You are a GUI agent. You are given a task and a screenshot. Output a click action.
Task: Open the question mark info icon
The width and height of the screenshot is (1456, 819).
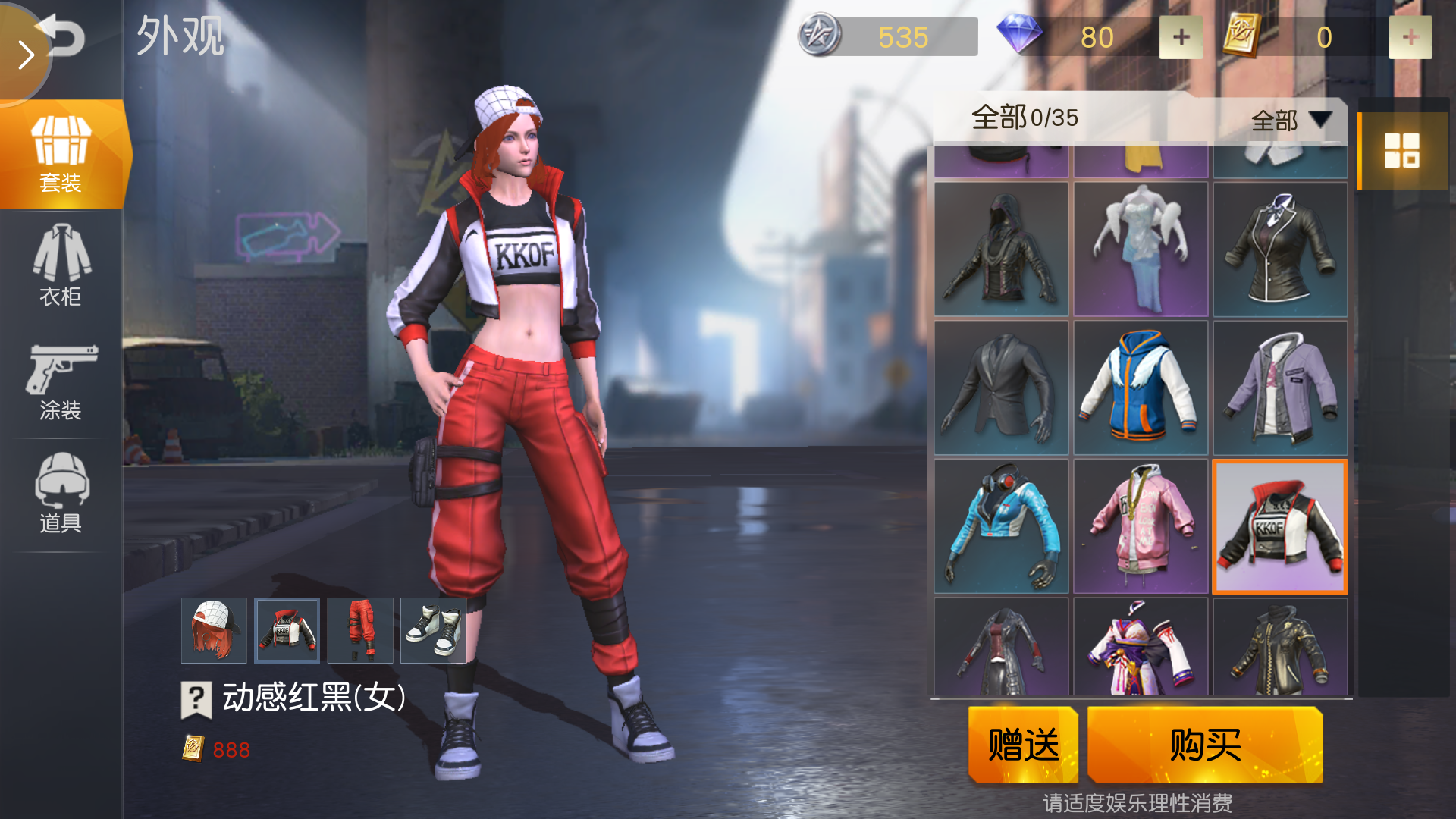coord(196,698)
